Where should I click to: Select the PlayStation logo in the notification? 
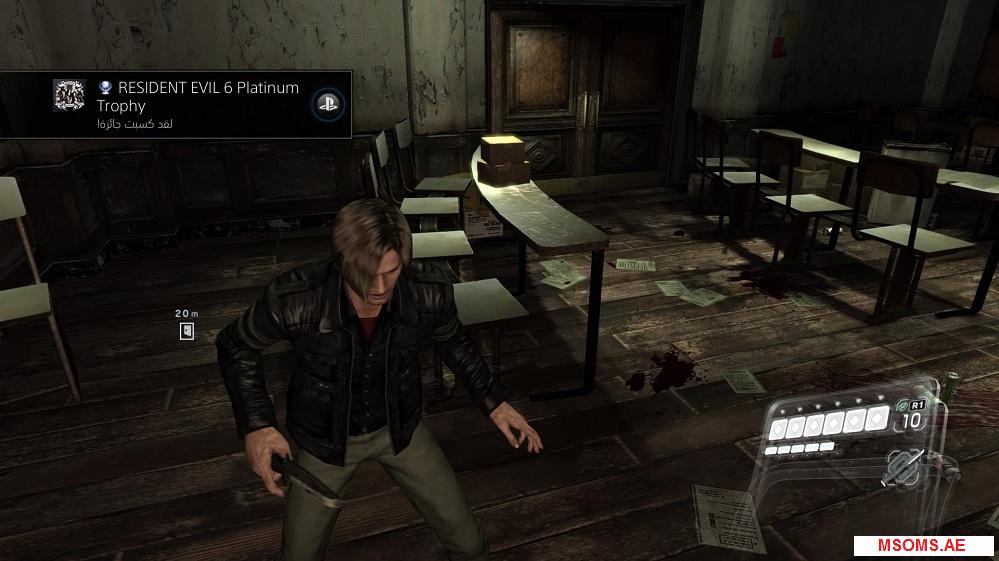tap(325, 102)
